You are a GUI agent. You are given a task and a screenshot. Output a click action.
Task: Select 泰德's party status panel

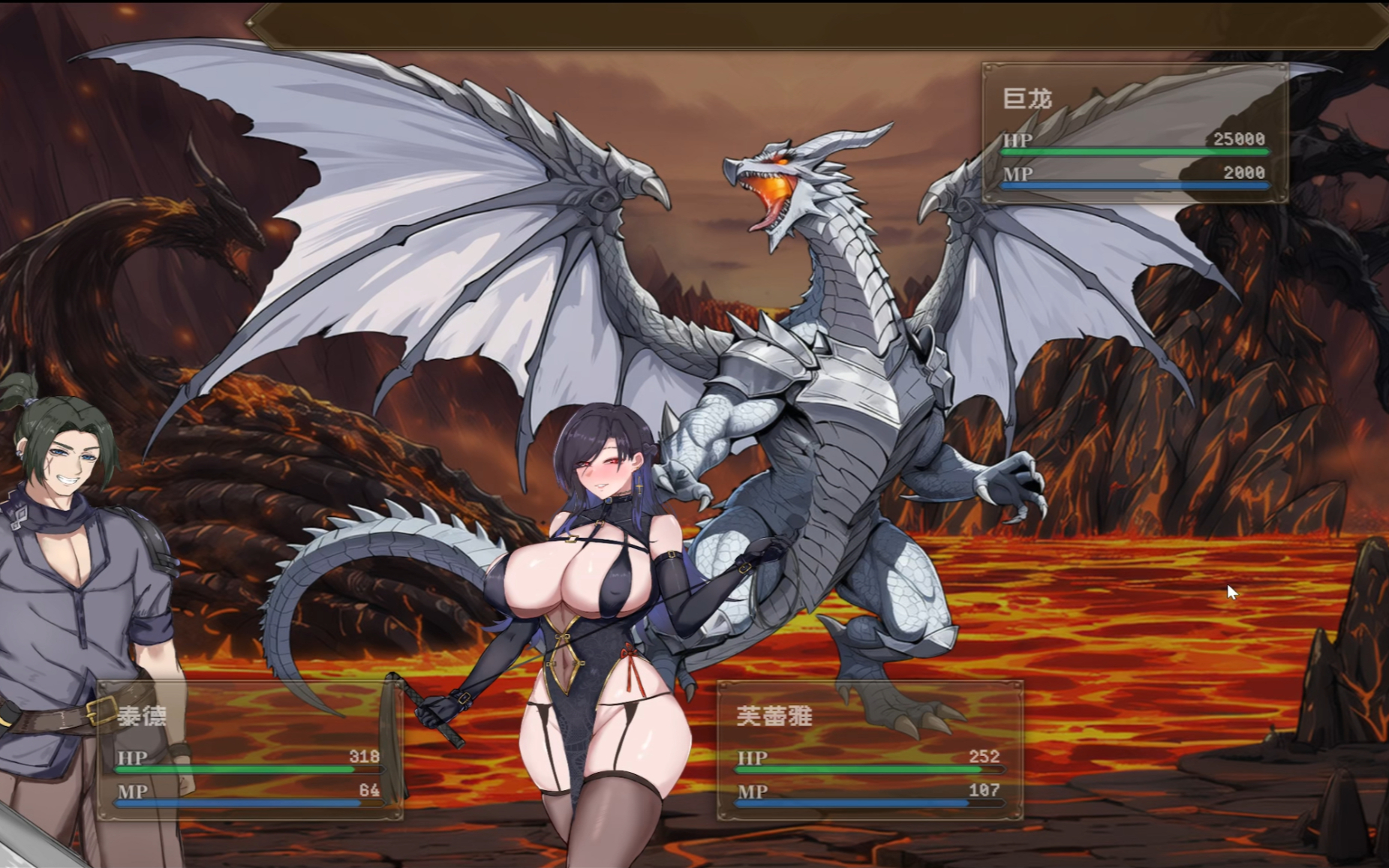click(x=250, y=750)
